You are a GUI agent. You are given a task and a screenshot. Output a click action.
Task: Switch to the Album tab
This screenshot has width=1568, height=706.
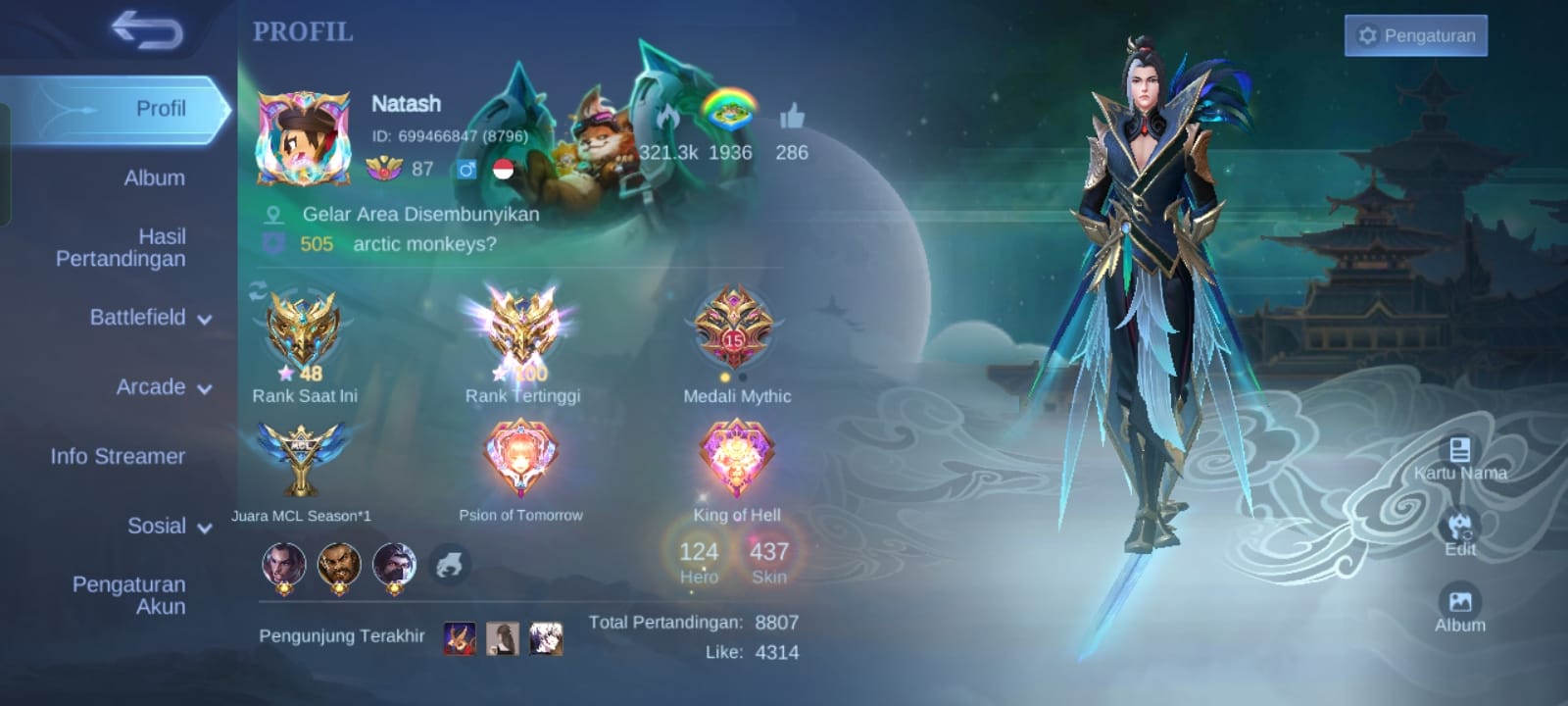point(154,177)
